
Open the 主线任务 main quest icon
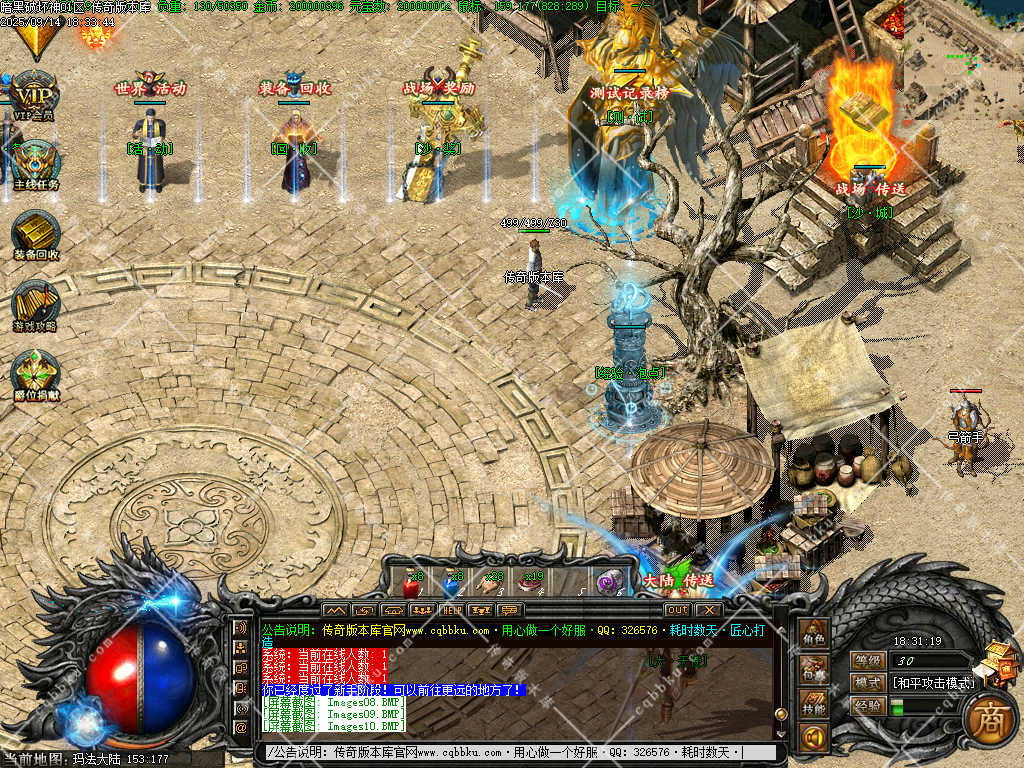tap(35, 163)
